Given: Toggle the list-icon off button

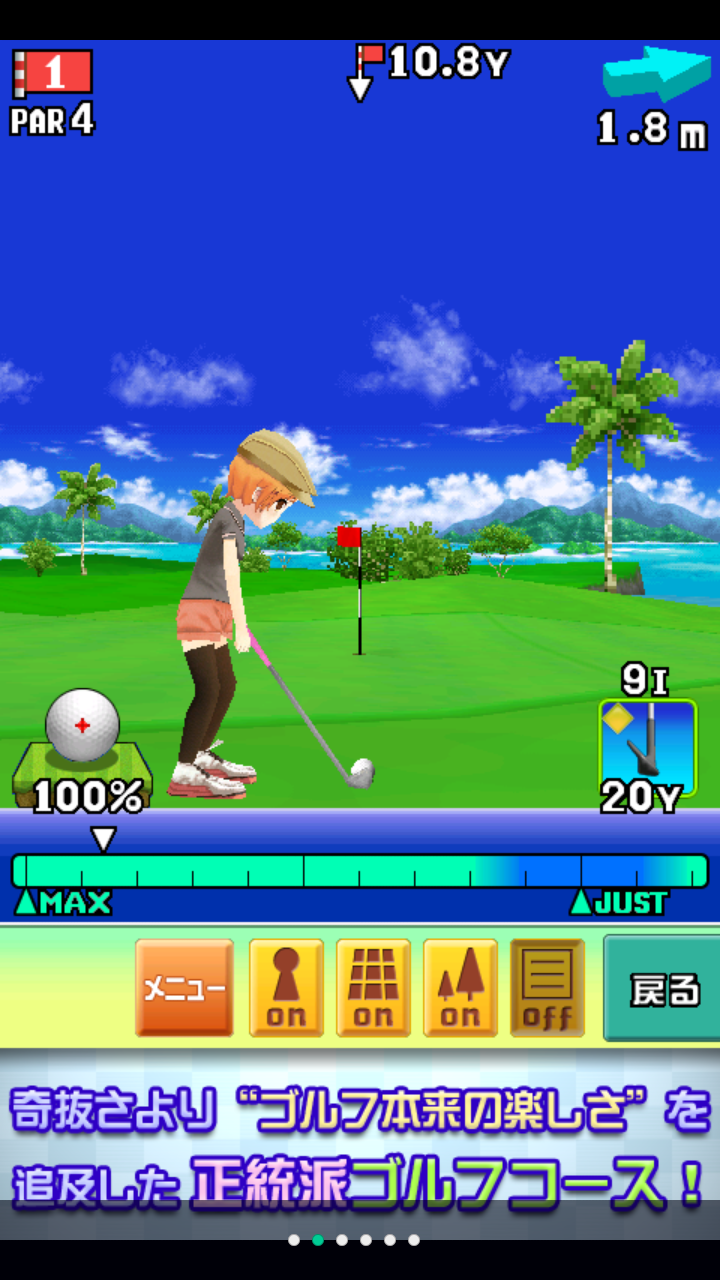Looking at the screenshot, I should click(x=547, y=988).
